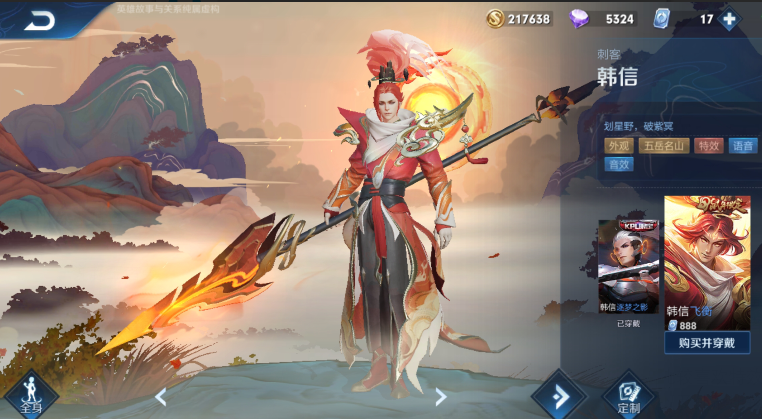The height and width of the screenshot is (419, 762).
Task: Go back using the top-left return arrow
Action: tap(40, 19)
